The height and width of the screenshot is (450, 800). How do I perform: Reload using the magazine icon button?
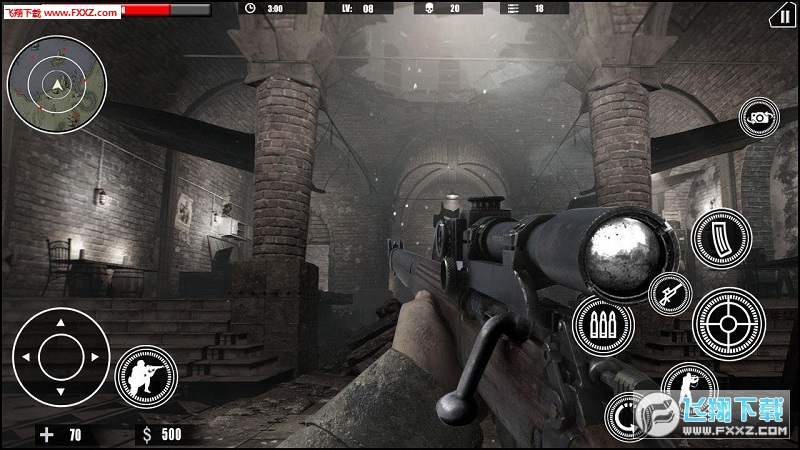click(720, 239)
